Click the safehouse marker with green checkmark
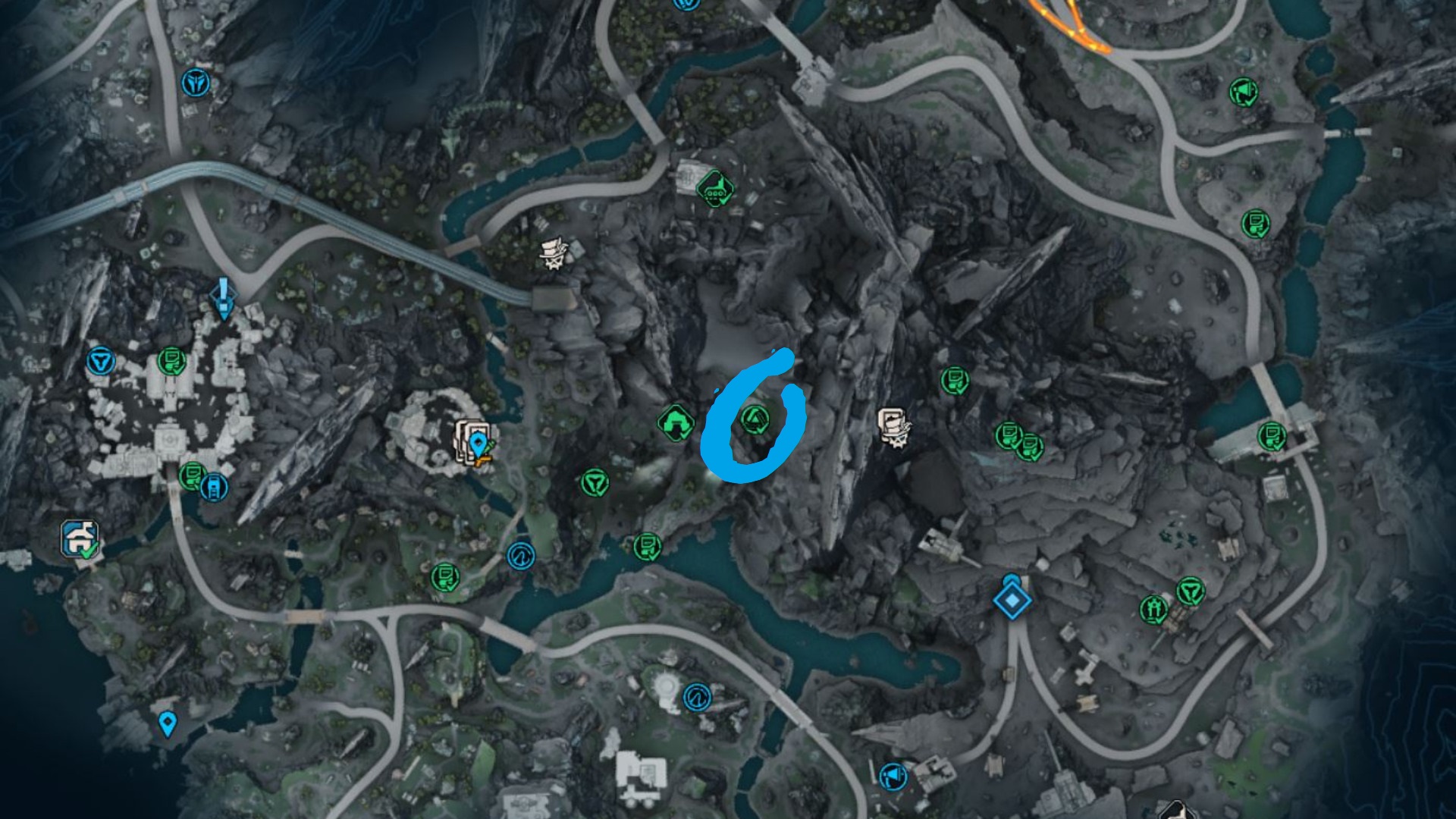This screenshot has width=1456, height=819. click(x=80, y=539)
